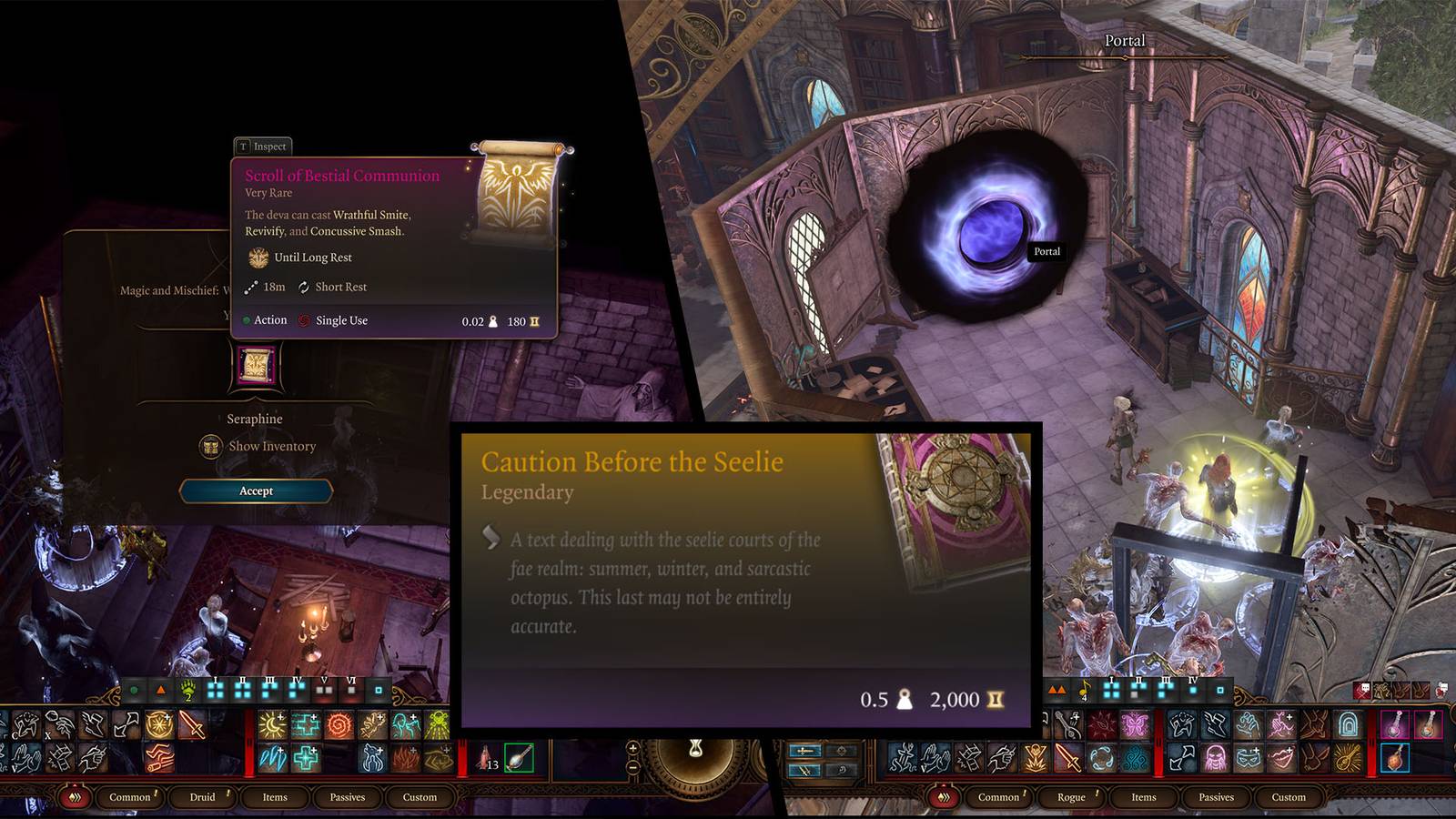This screenshot has width=1456, height=819.
Task: Click the plus to add a hotbar row
Action: (633, 748)
